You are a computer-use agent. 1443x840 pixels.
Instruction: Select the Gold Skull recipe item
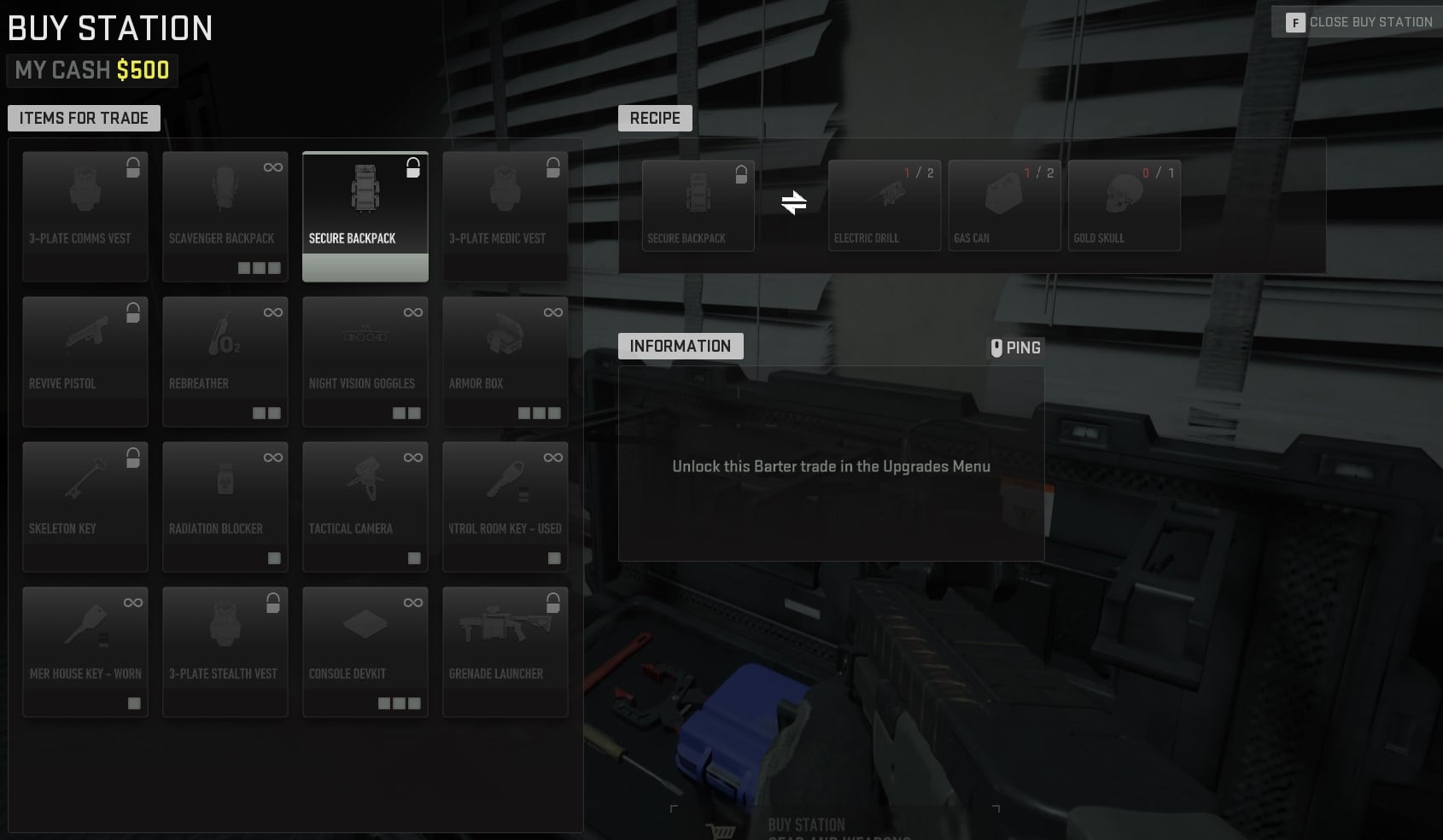pyautogui.click(x=1124, y=205)
